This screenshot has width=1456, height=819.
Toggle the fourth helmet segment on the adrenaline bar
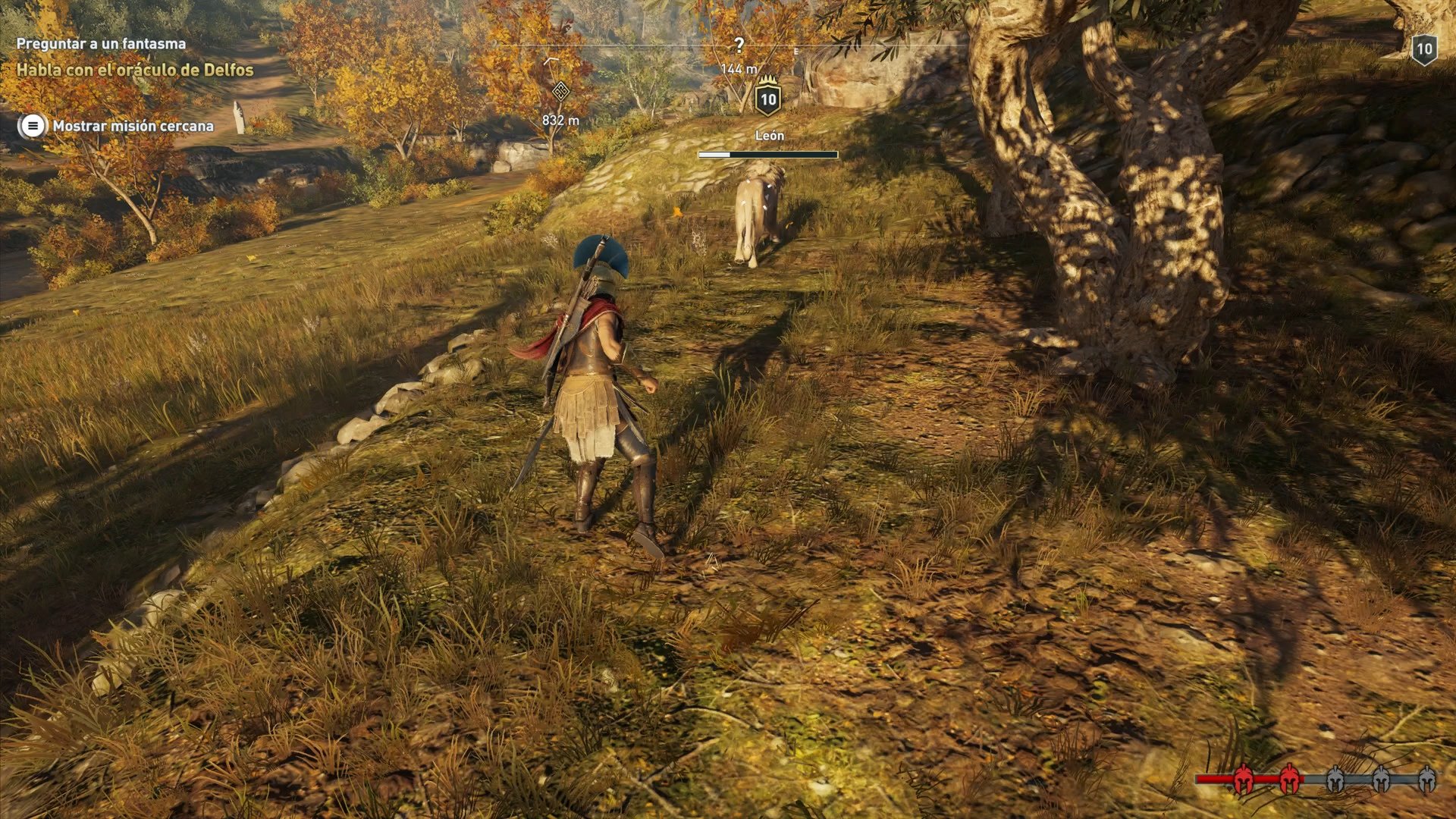pyautogui.click(x=1380, y=779)
